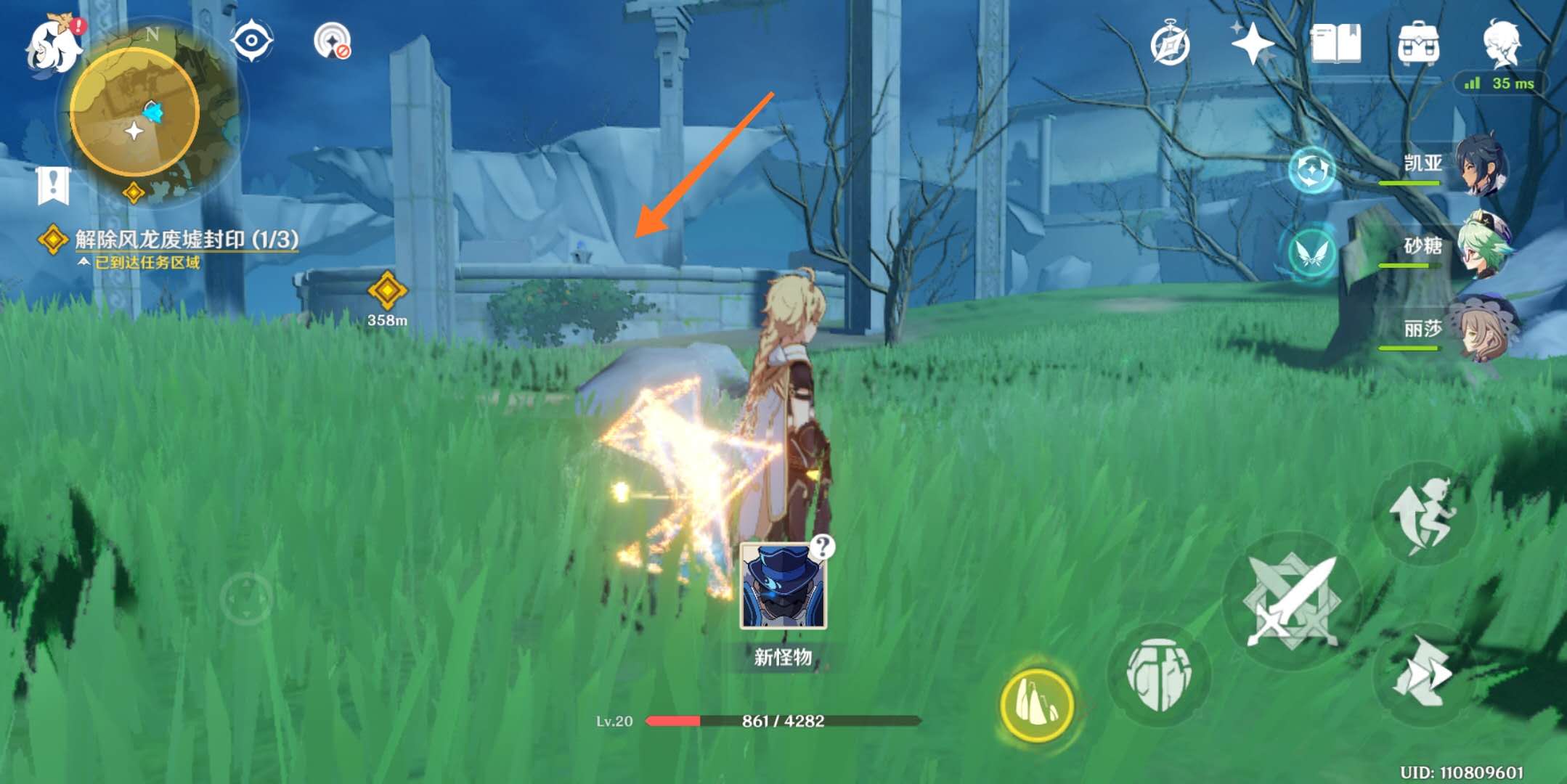Image resolution: width=1567 pixels, height=784 pixels.
Task: Open the wish star icon
Action: click(1252, 44)
